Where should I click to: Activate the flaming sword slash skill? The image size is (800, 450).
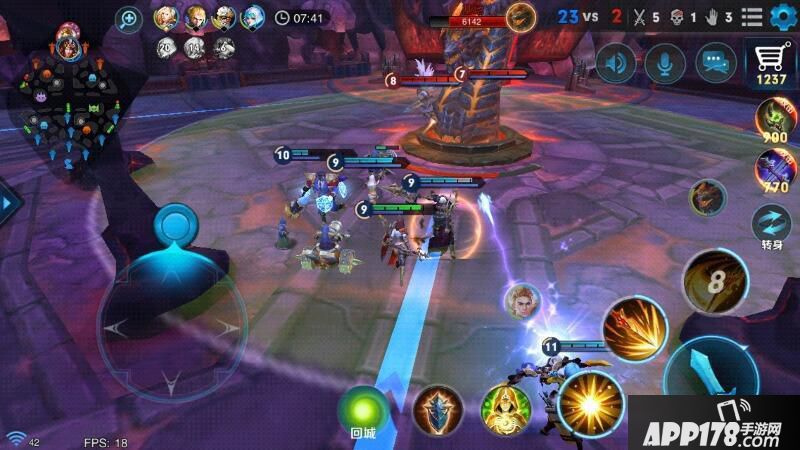(634, 329)
